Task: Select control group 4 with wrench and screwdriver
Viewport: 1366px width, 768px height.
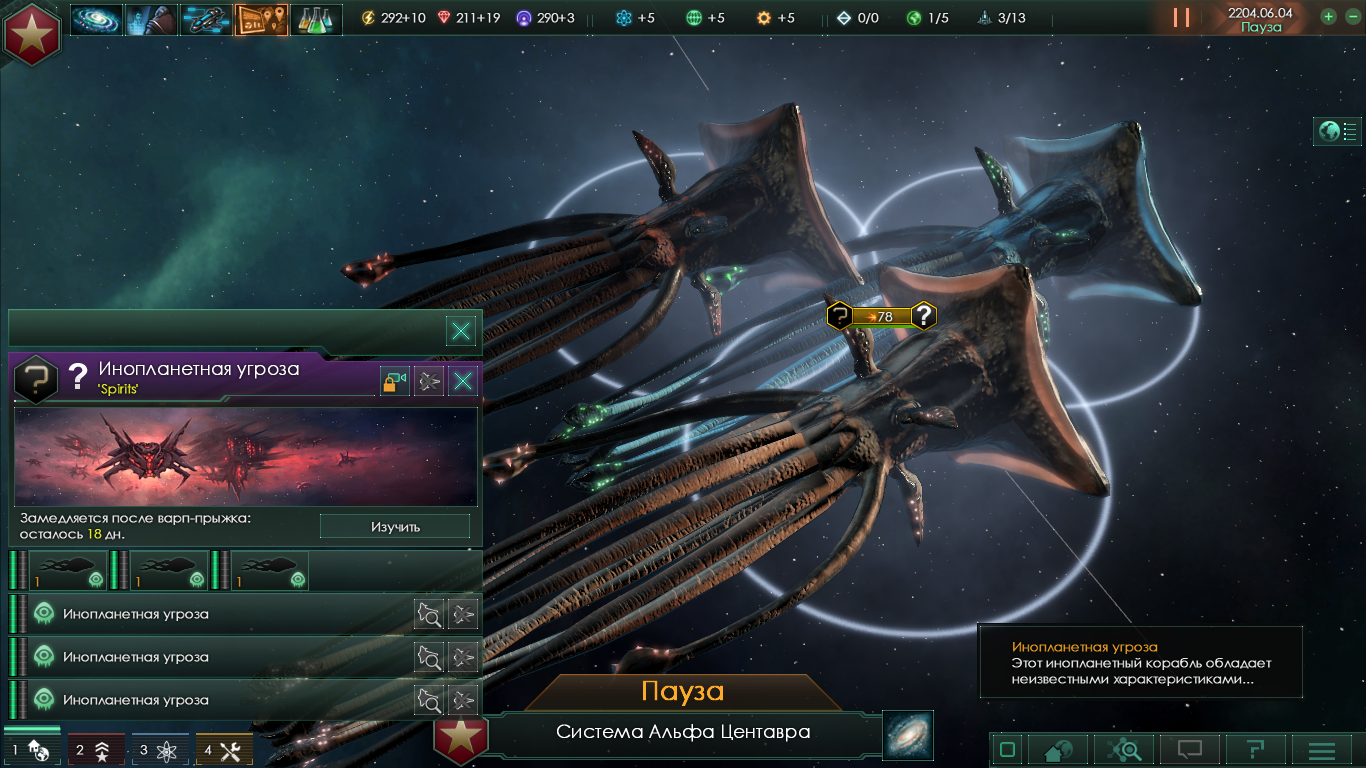Action: [x=224, y=749]
